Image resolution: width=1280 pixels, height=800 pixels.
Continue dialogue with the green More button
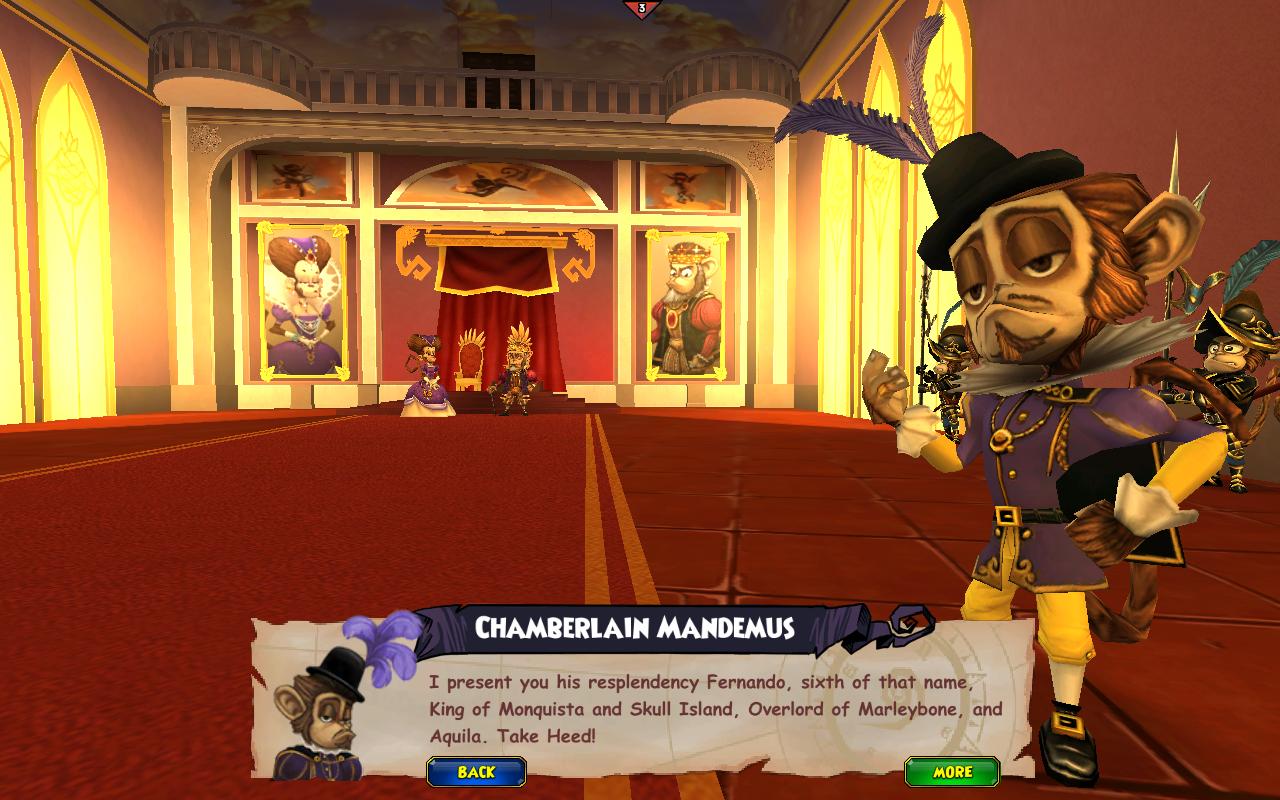point(952,772)
